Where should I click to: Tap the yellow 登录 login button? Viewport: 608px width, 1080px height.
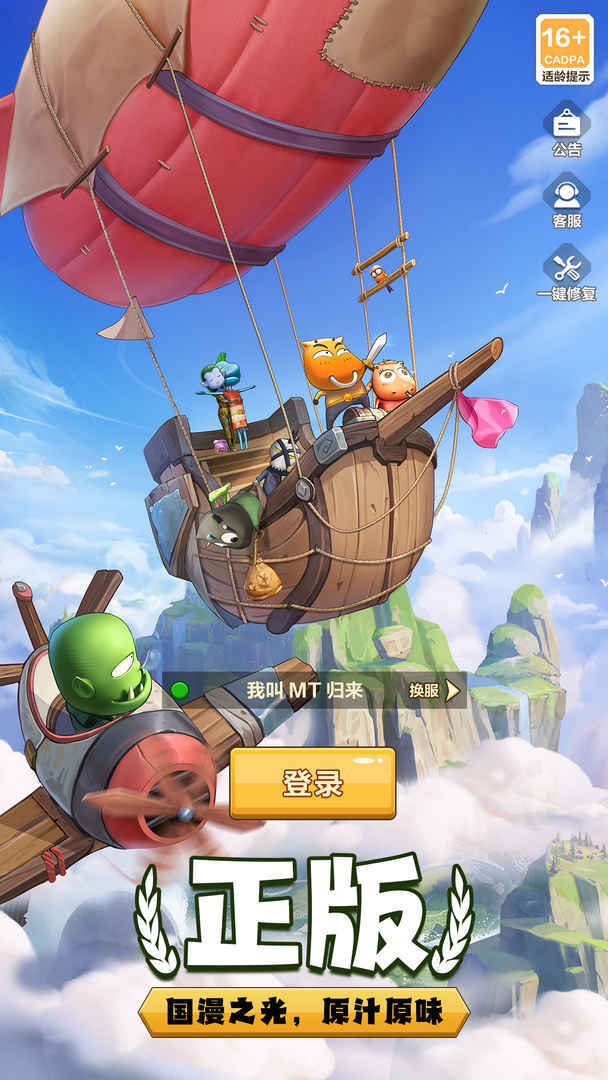[313, 783]
